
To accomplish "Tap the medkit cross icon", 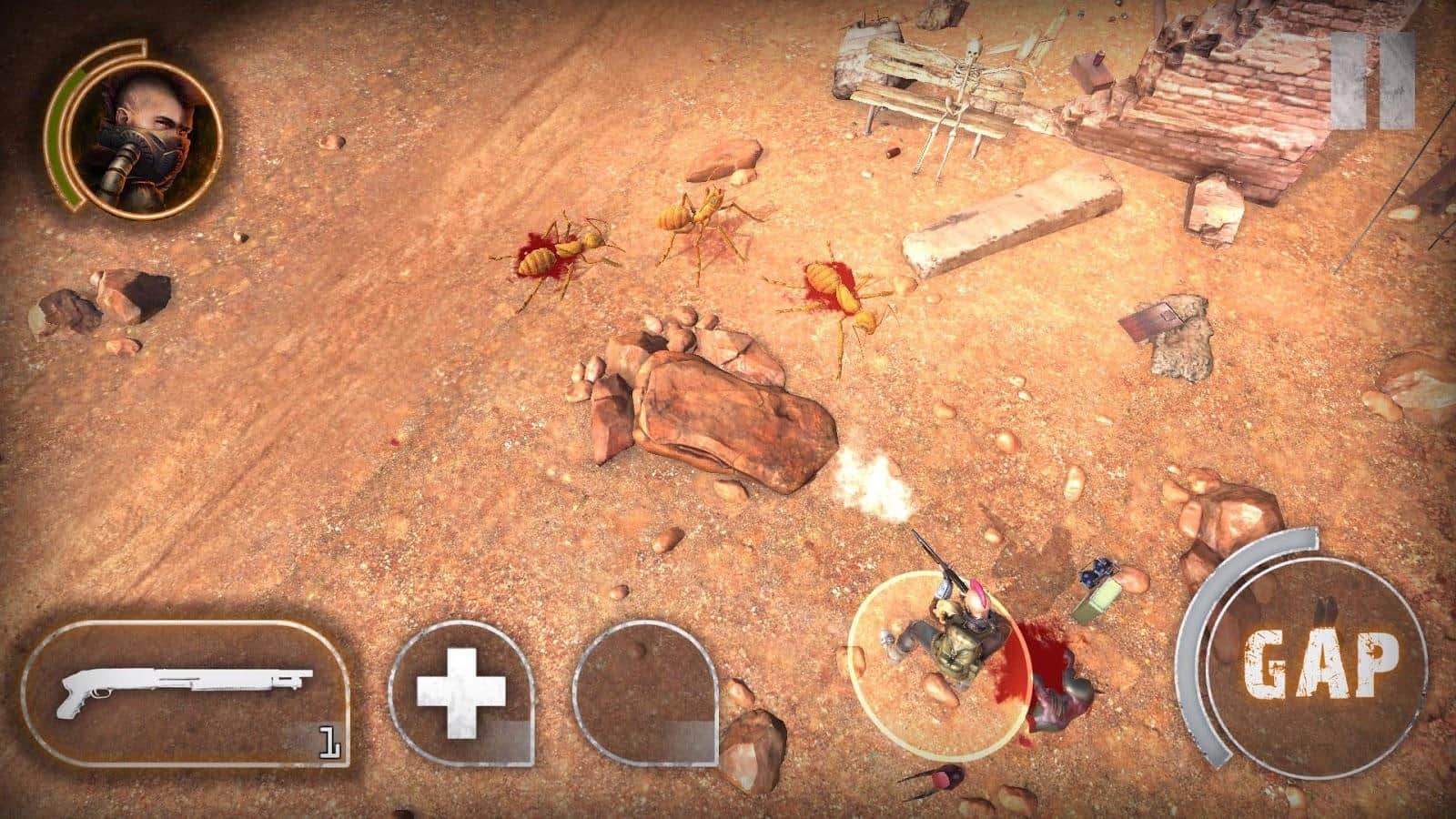I will coord(460,692).
